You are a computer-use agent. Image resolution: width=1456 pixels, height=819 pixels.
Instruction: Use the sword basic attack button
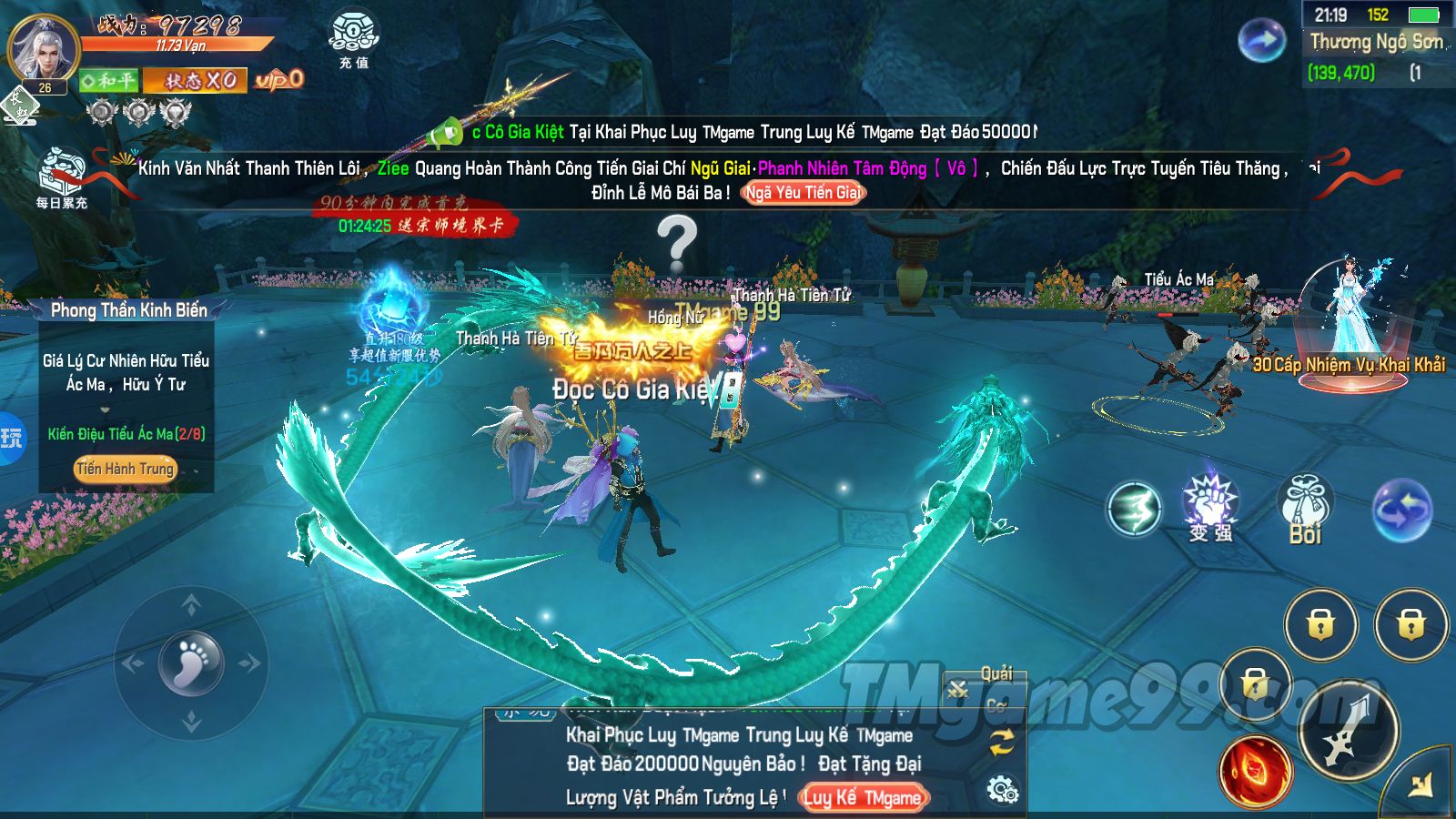[1348, 730]
